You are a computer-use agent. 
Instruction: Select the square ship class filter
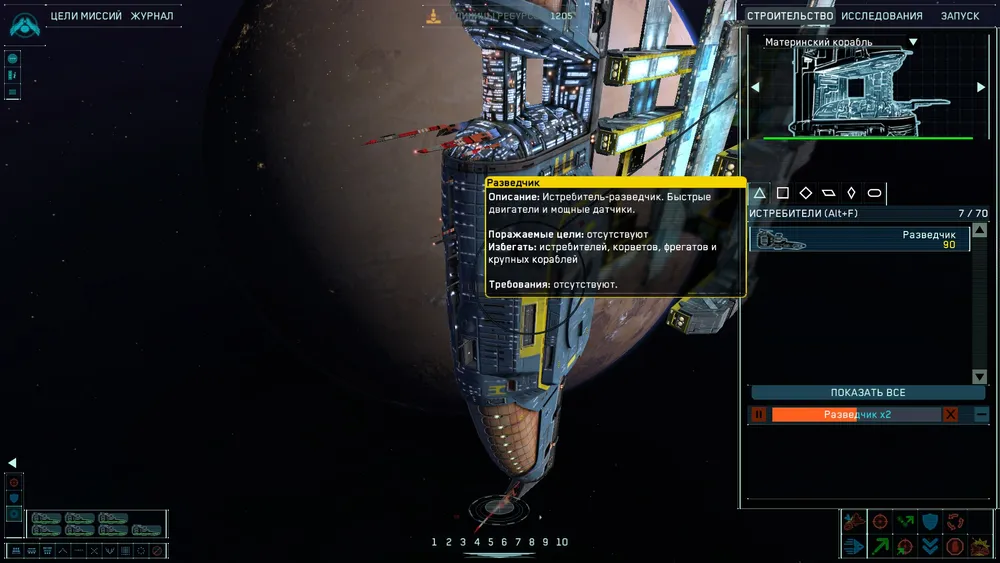tap(783, 193)
